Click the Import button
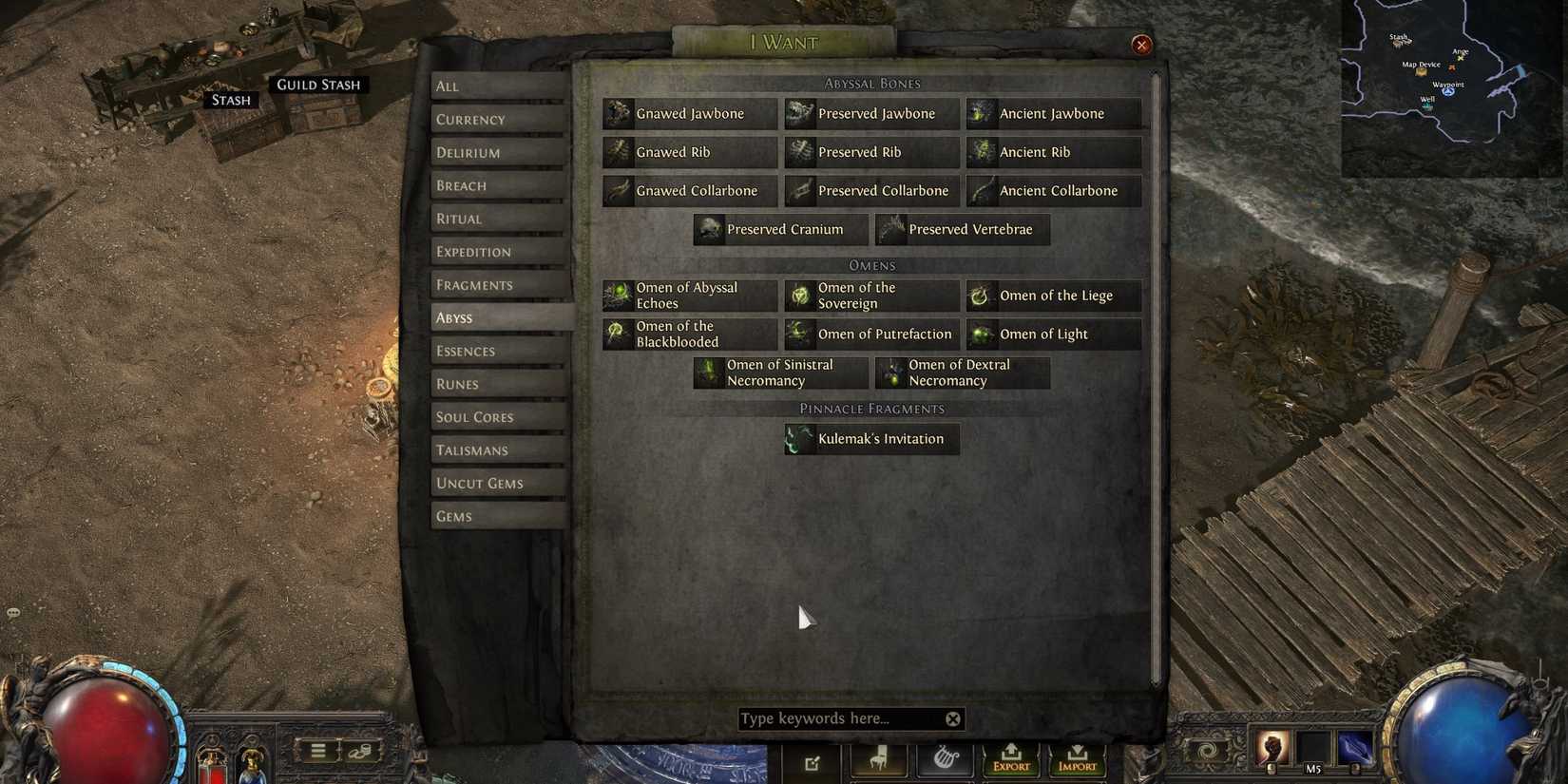Viewport: 1568px width, 784px height. pos(1077,760)
